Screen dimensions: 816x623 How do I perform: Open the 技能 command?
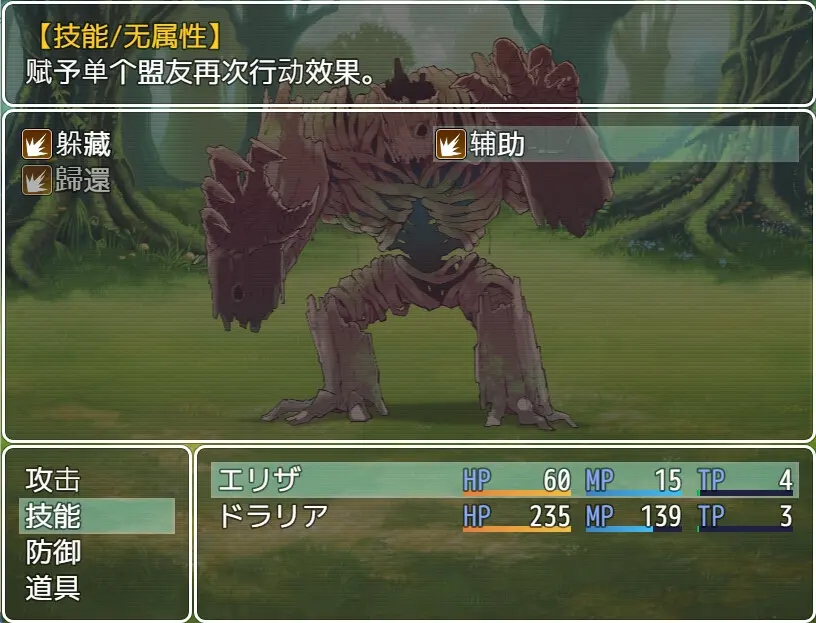tap(54, 516)
